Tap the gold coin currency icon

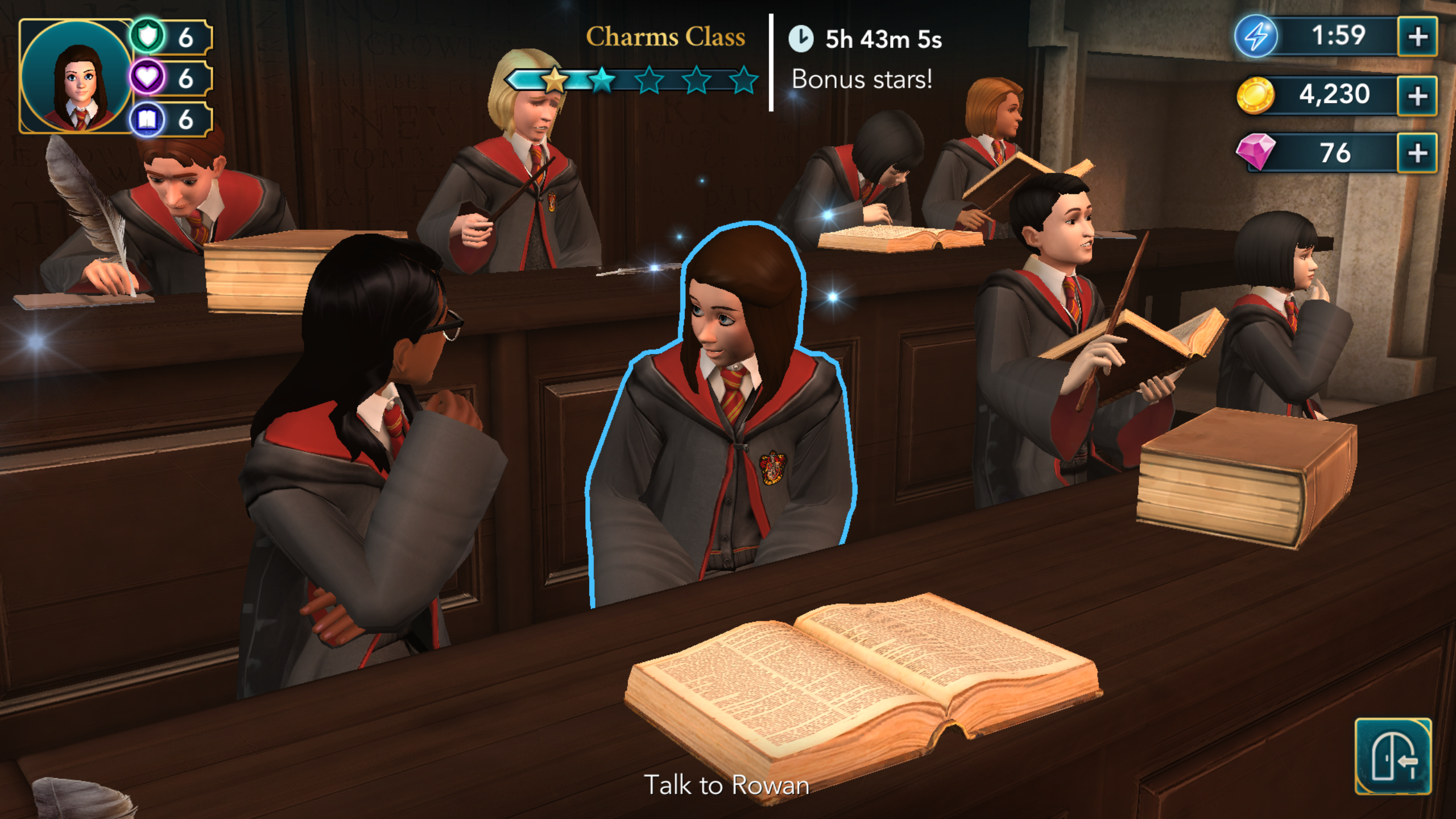1255,95
